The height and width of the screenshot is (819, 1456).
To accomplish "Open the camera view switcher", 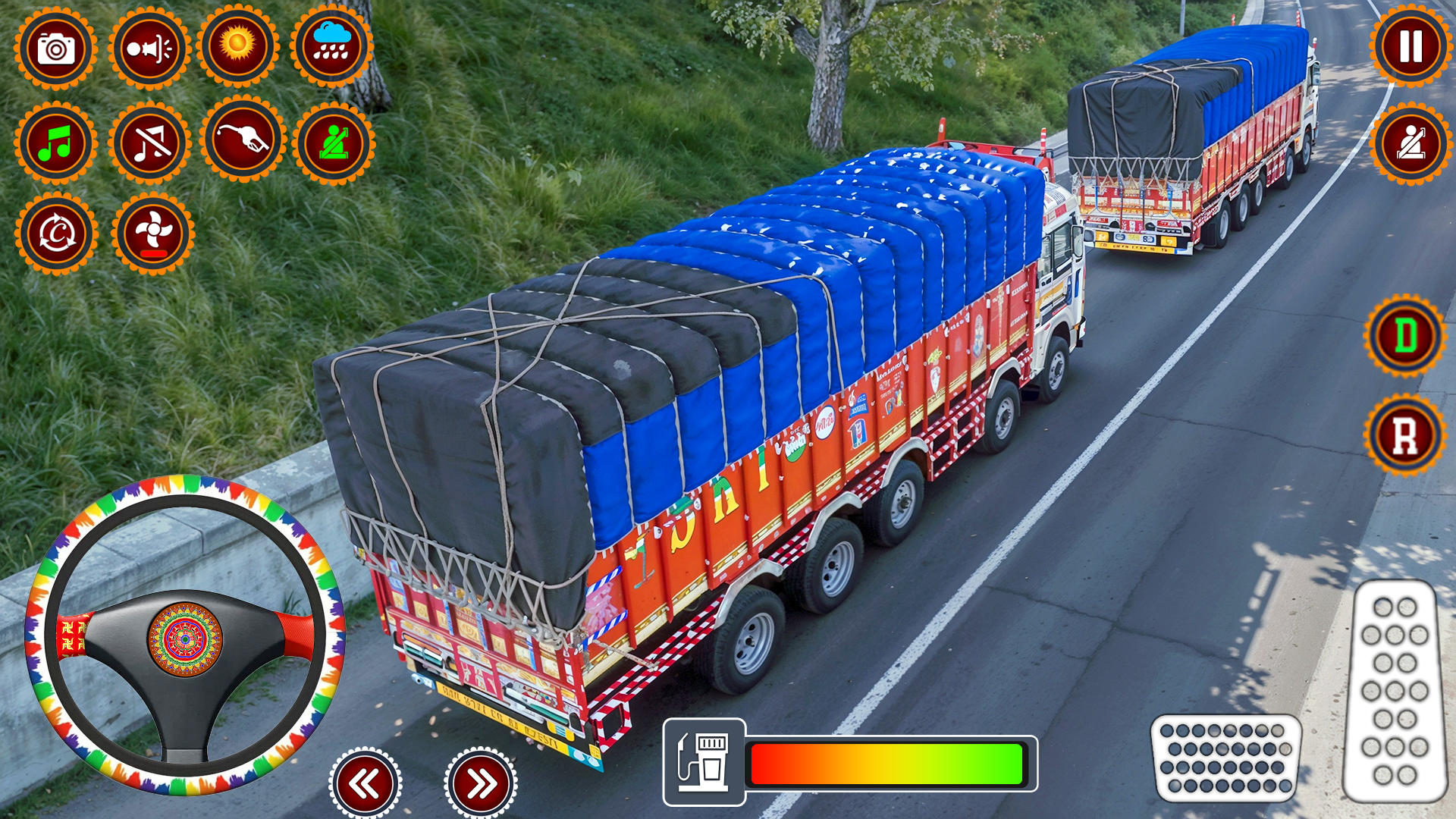I will click(x=57, y=45).
